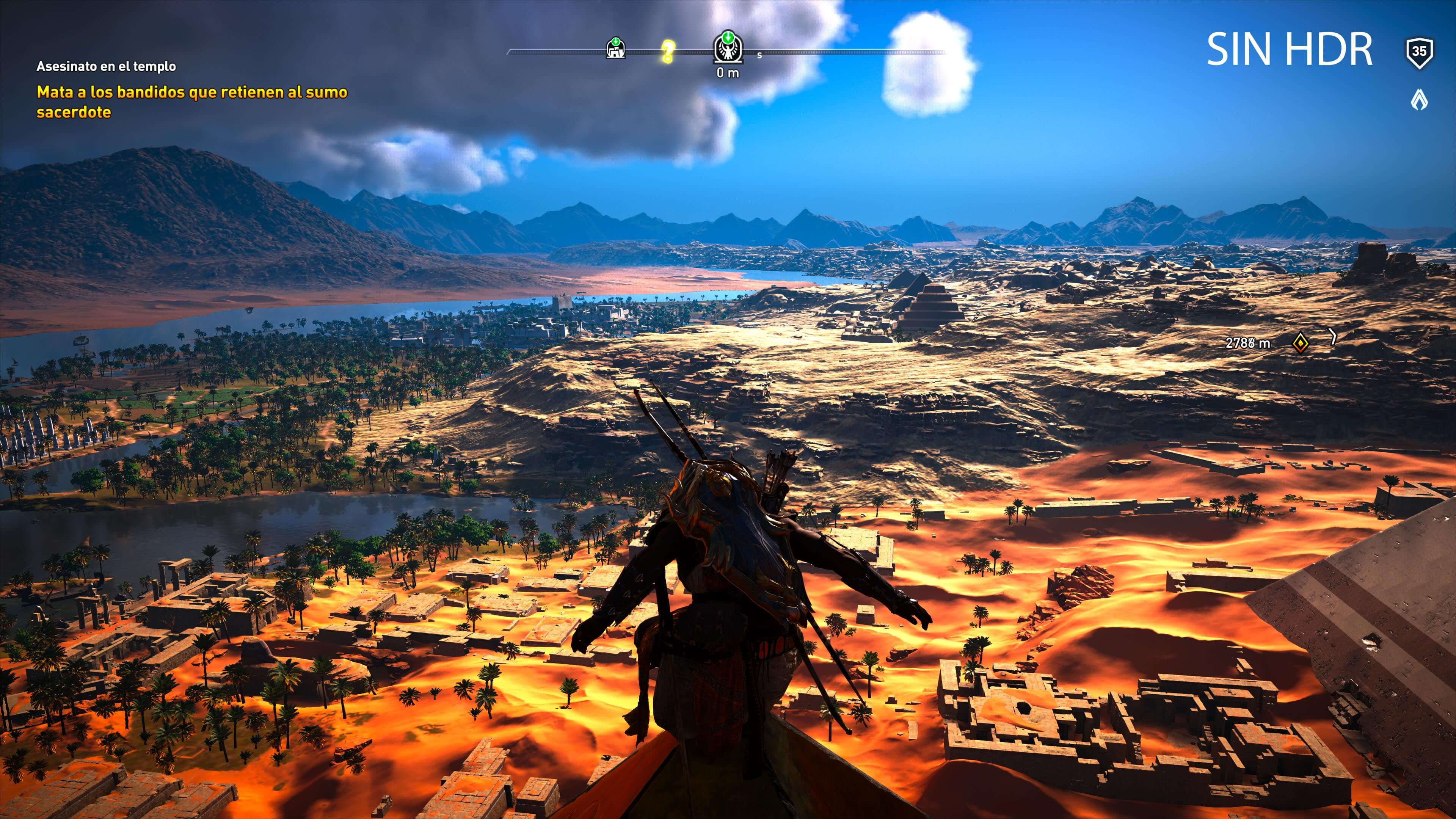Select the yellow question mark compass marker
Image resolution: width=1456 pixels, height=819 pixels.
pyautogui.click(x=667, y=52)
